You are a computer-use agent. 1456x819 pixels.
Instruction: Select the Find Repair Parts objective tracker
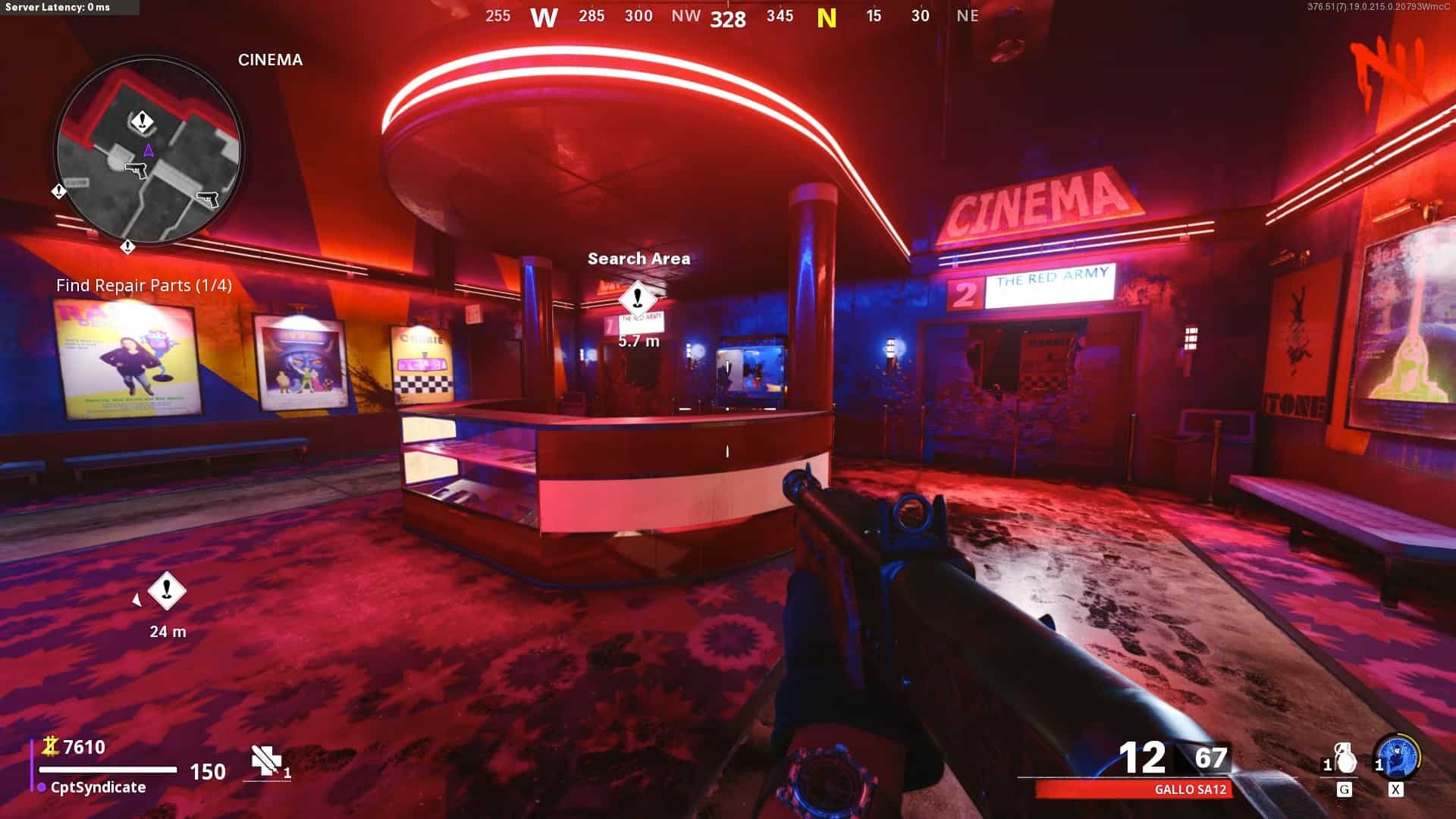(144, 285)
